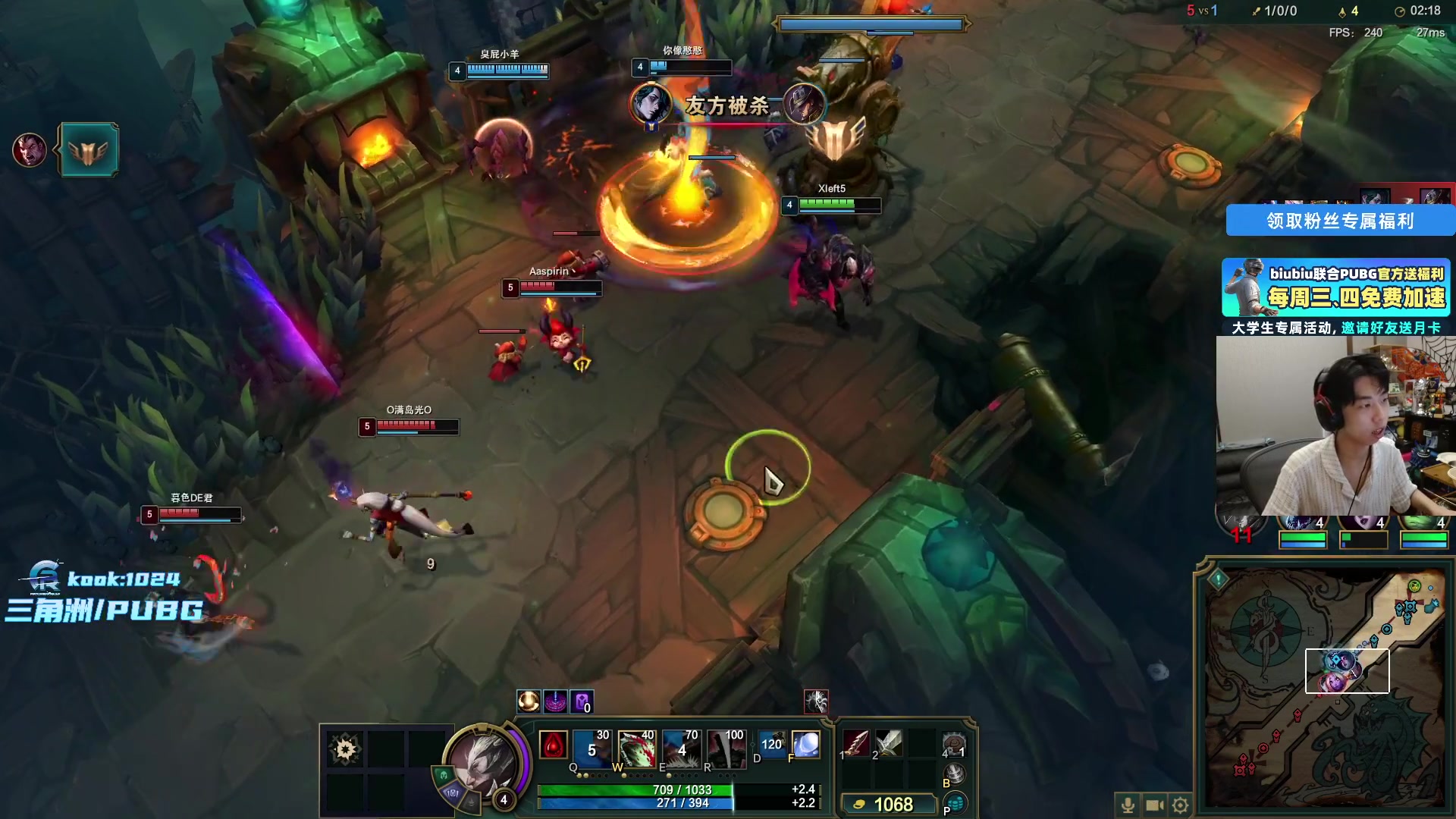
Task: Activate the recall button marked B
Action: pyautogui.click(x=955, y=773)
